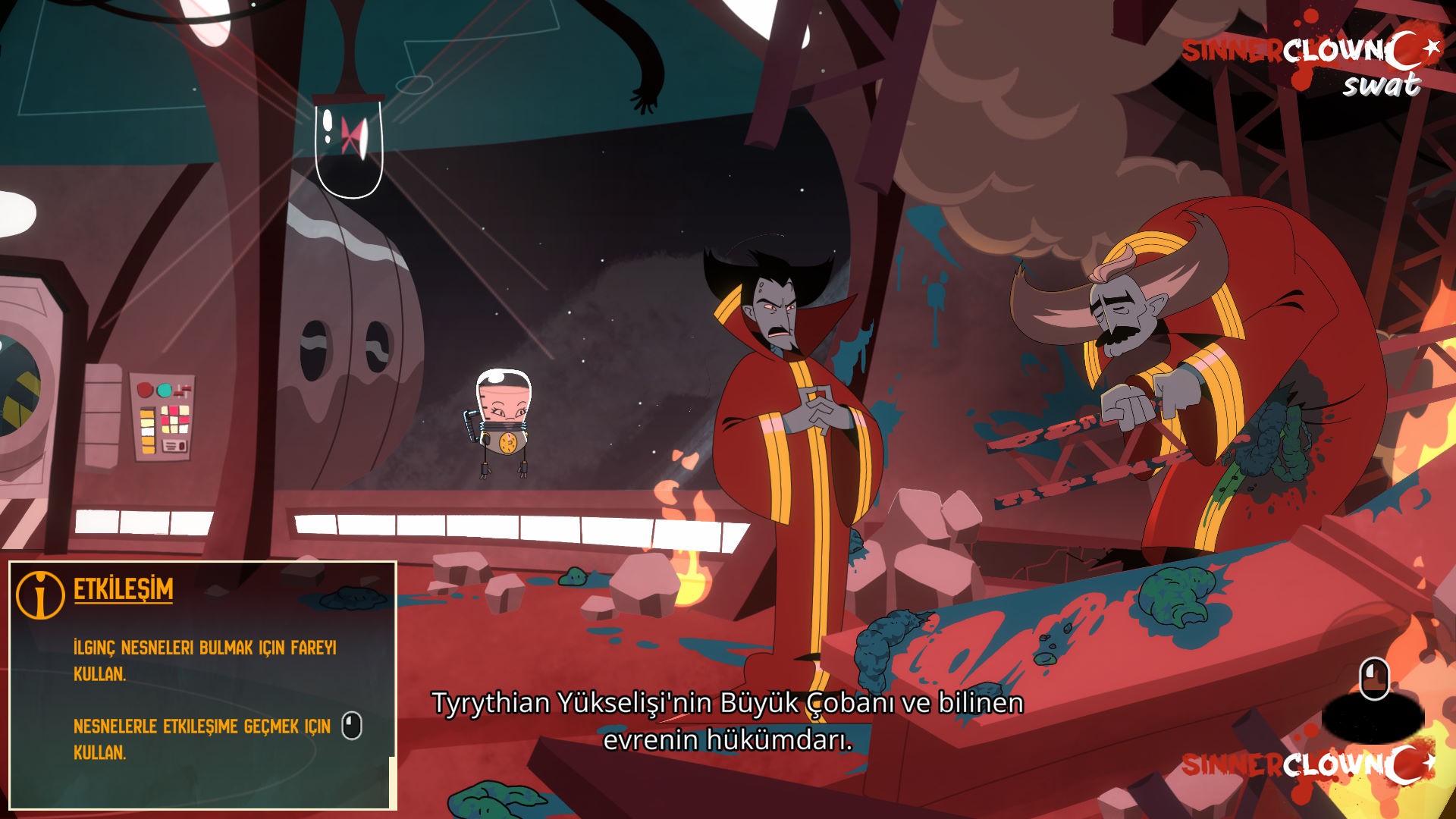This screenshot has width=1456, height=819.
Task: Click the bow tie interaction bubble
Action: [348, 147]
